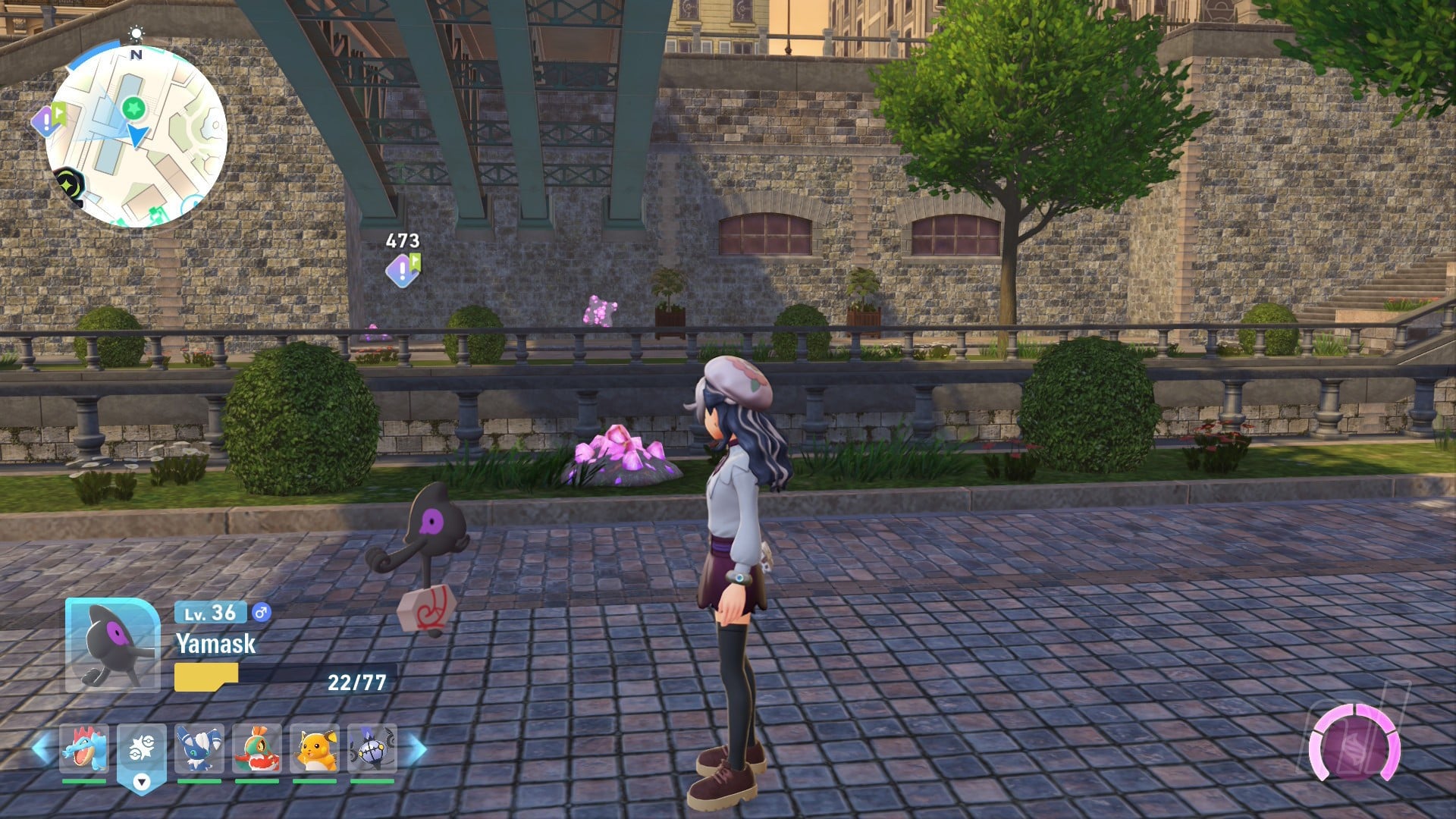1456x819 pixels.
Task: Click the green star marker on minimap
Action: tap(134, 108)
